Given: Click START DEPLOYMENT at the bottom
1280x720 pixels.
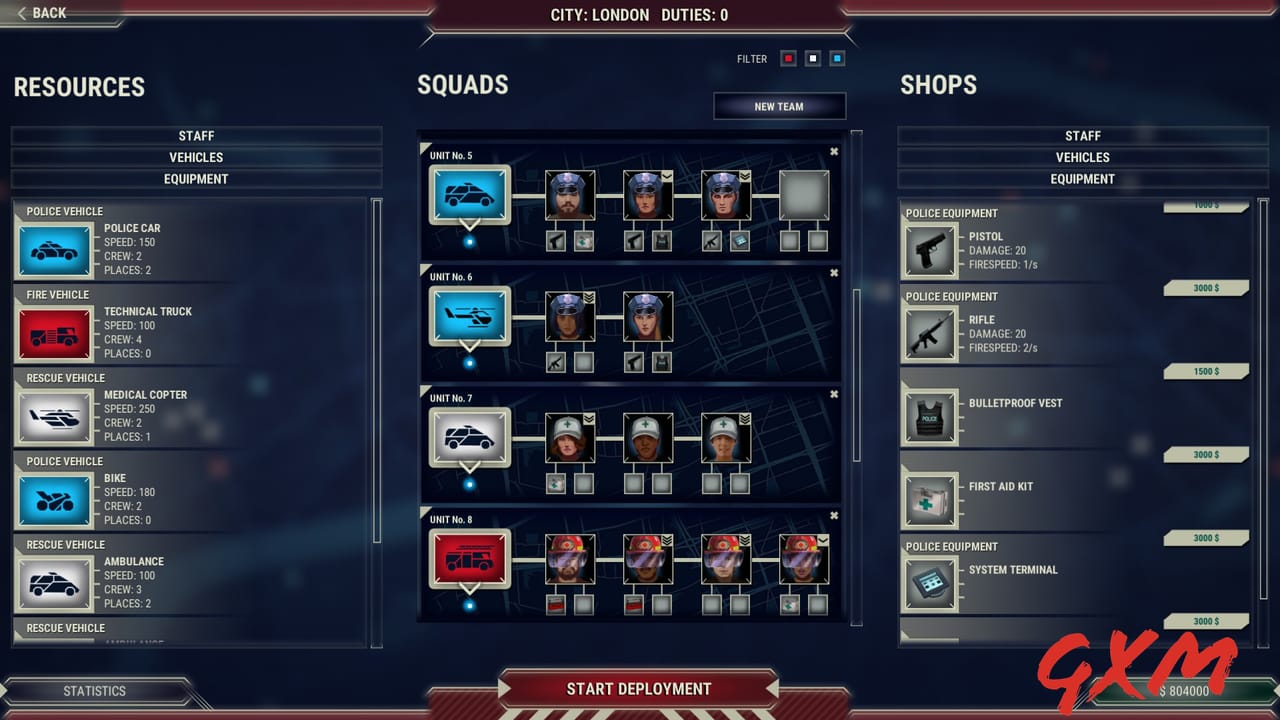Looking at the screenshot, I should [x=638, y=689].
